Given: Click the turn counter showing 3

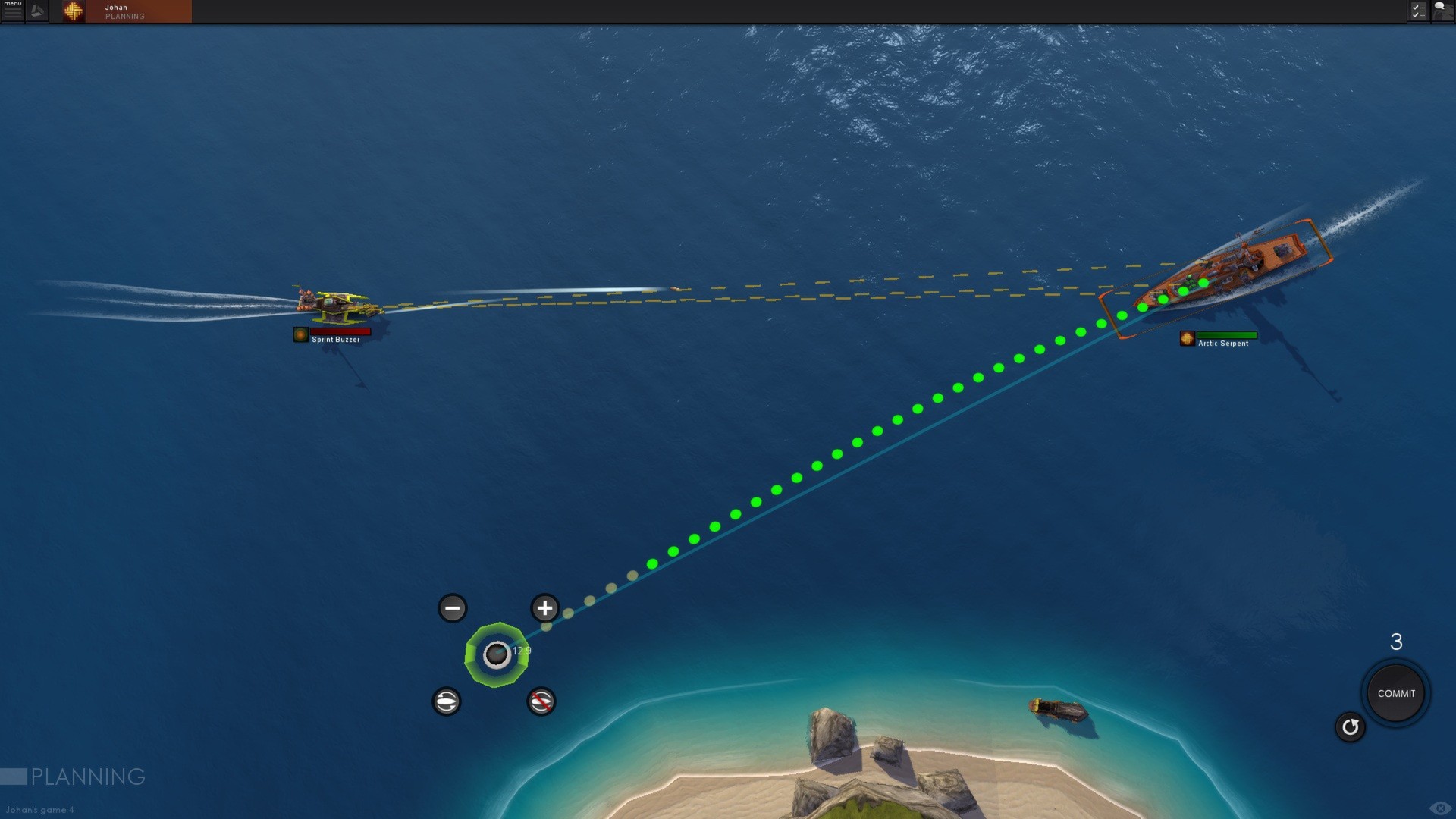Looking at the screenshot, I should pyautogui.click(x=1397, y=642).
